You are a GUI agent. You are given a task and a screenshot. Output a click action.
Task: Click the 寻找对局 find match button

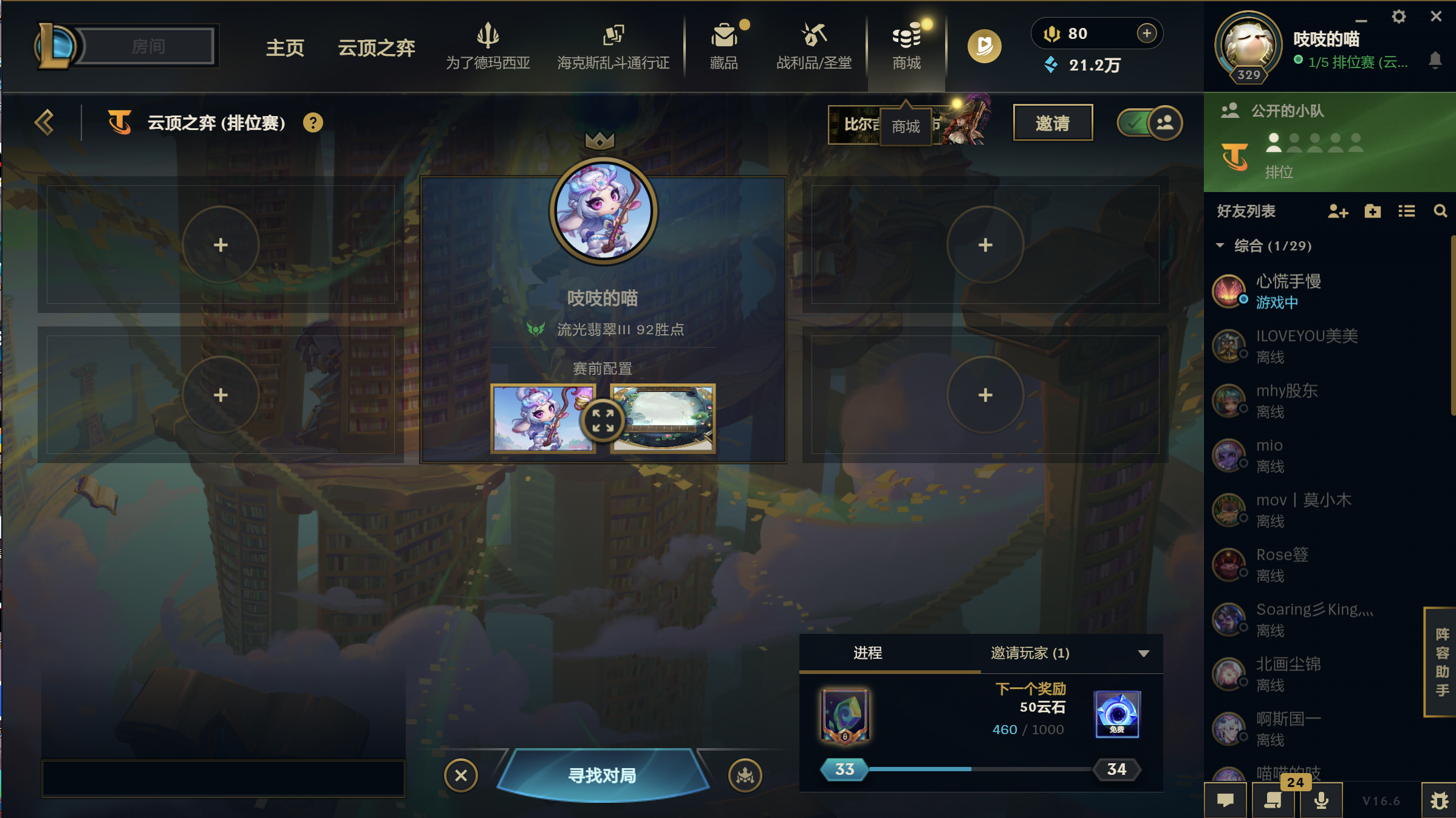(x=602, y=775)
